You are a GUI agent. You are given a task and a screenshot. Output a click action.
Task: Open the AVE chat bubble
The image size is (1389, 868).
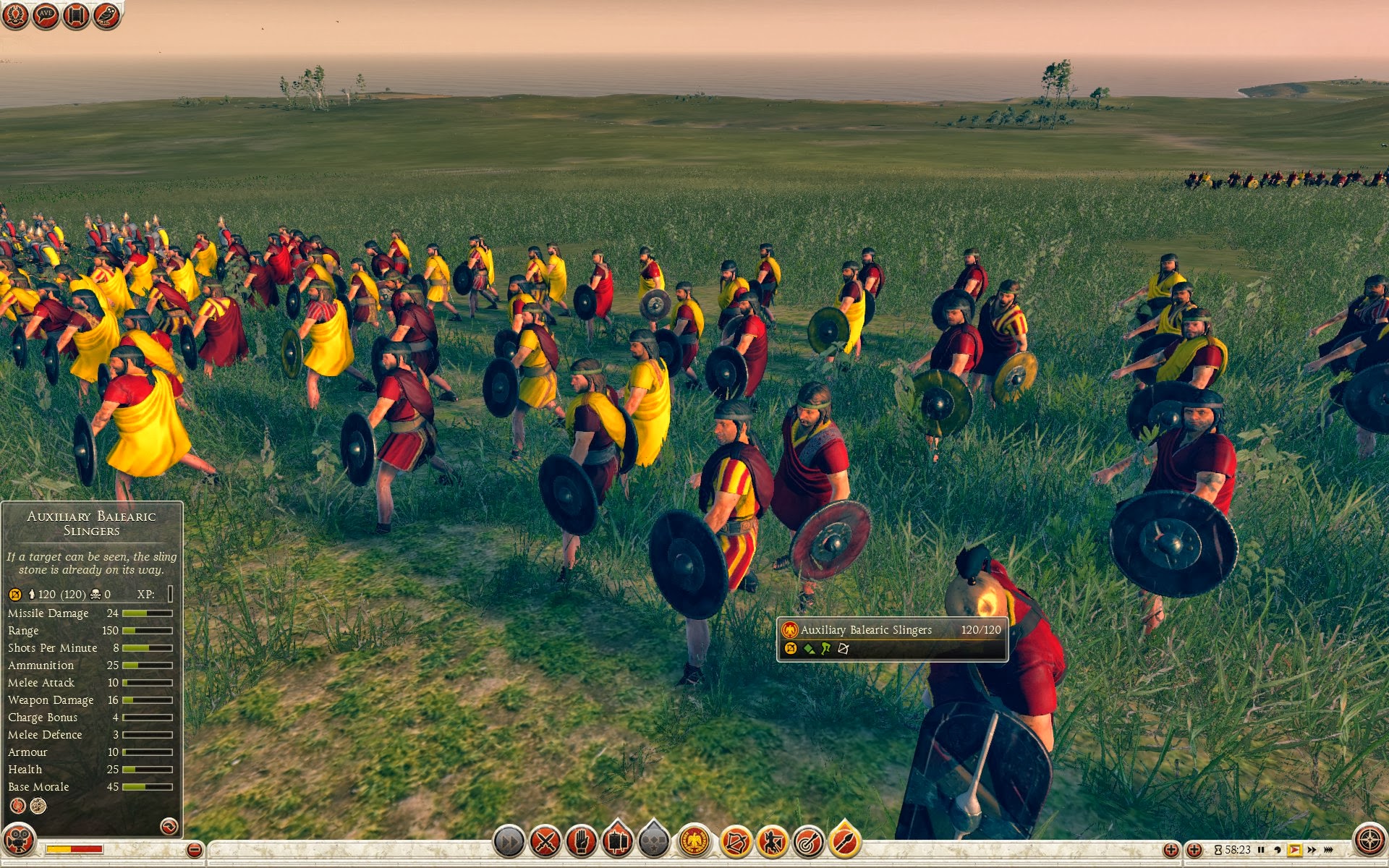46,15
